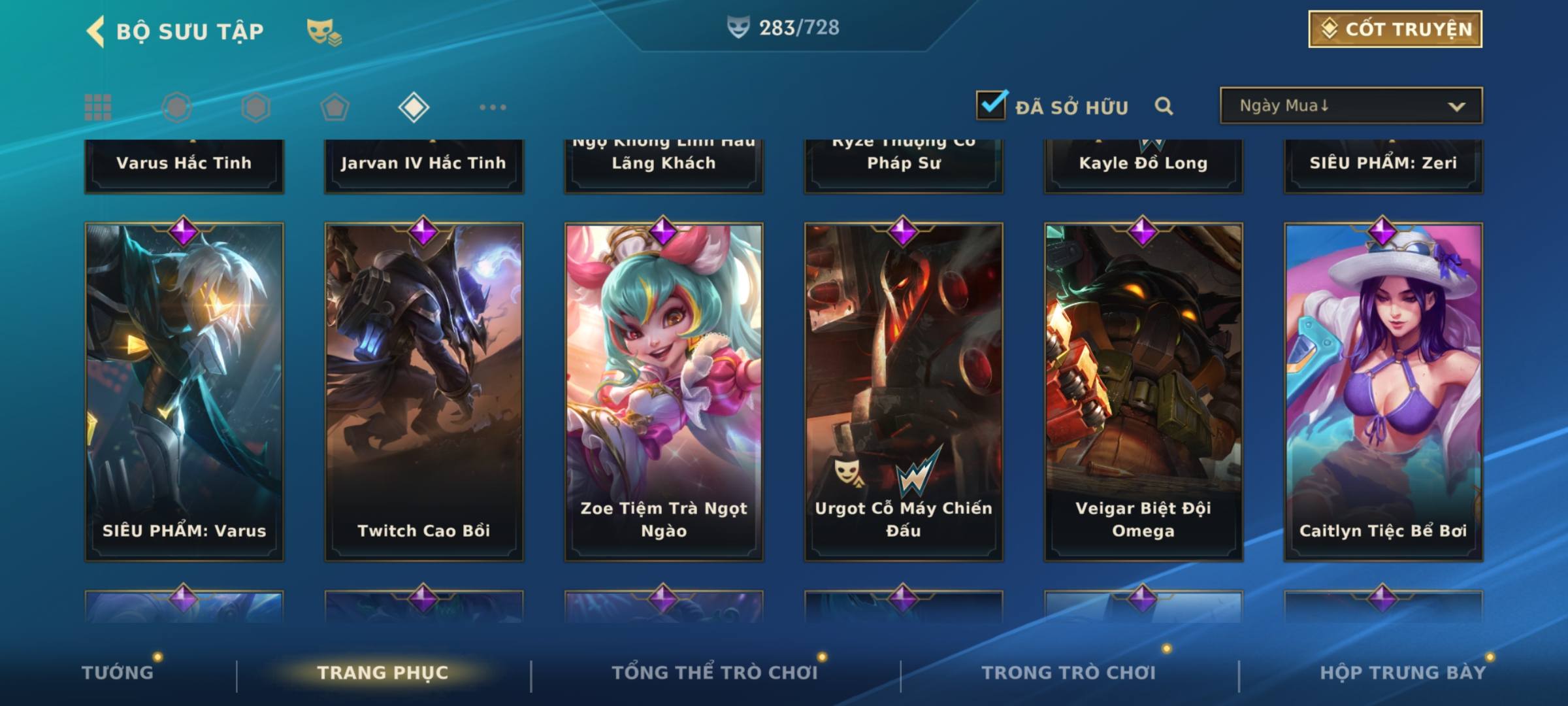Select the all-skins grid filter
This screenshot has height=706, width=1568.
(x=98, y=107)
